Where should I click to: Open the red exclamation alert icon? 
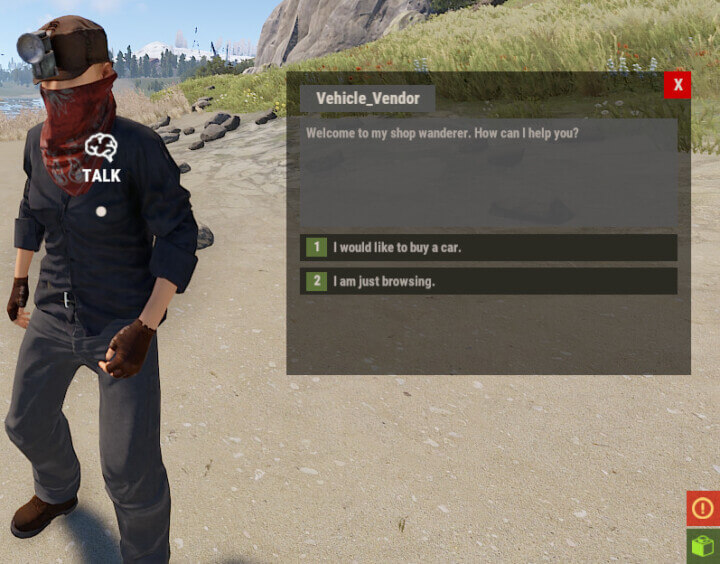(x=702, y=508)
